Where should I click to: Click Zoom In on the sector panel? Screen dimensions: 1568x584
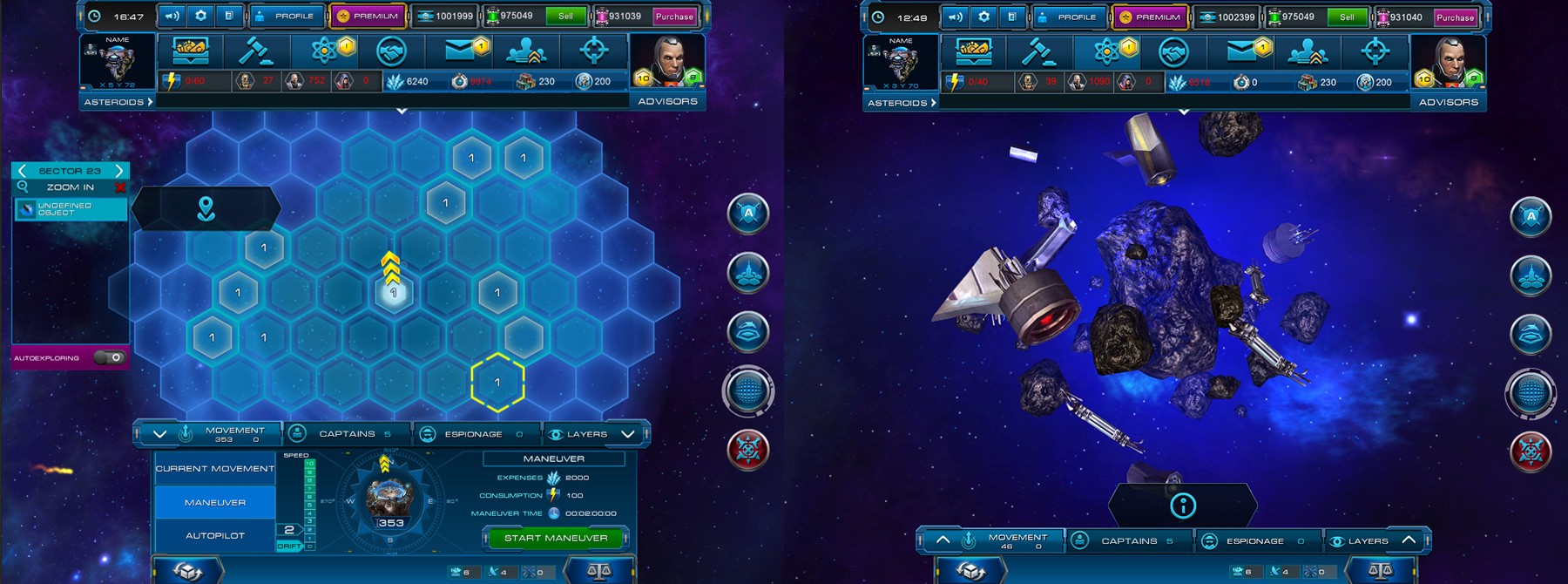pyautogui.click(x=71, y=187)
